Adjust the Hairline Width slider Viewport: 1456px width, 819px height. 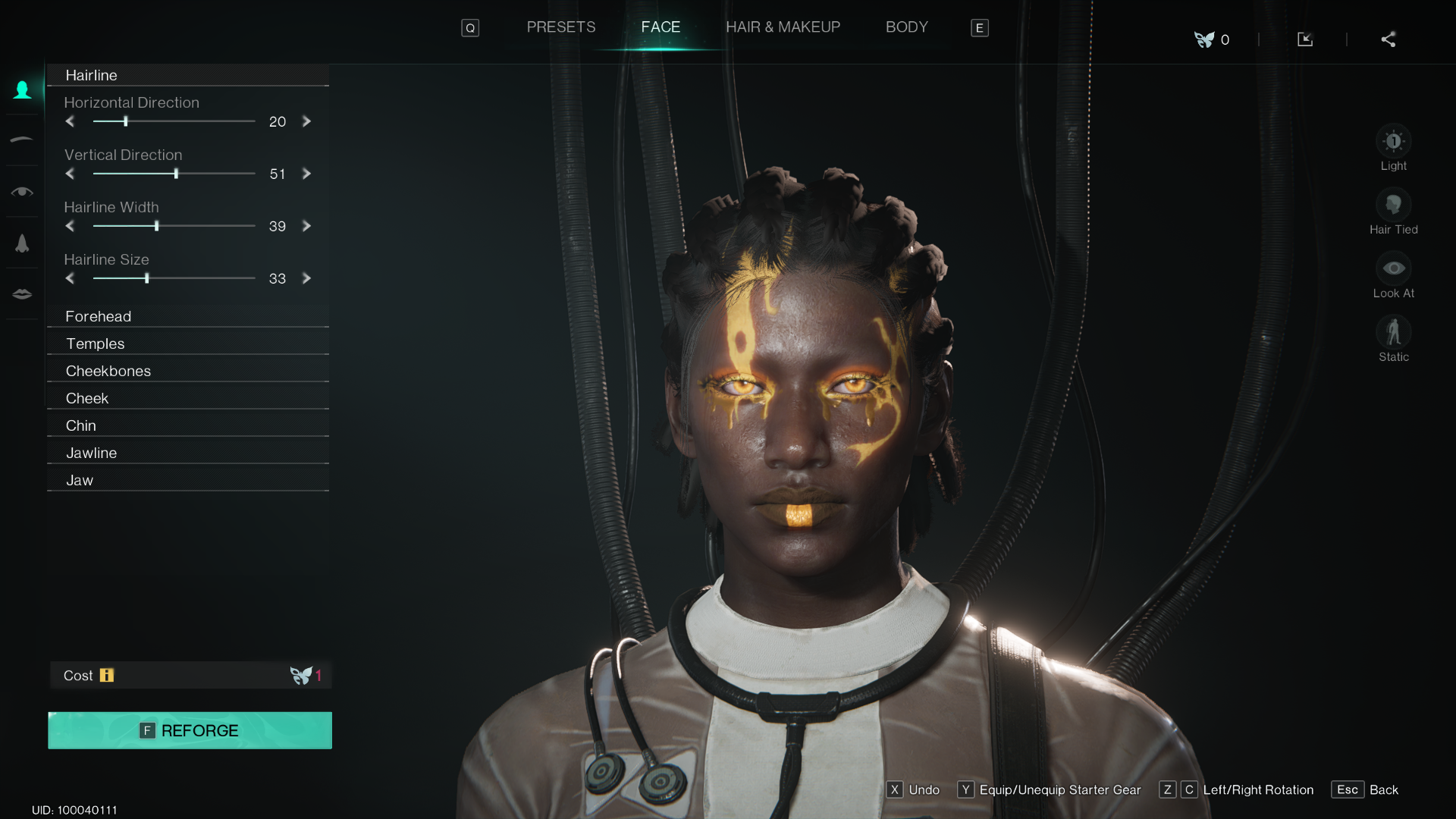click(x=156, y=226)
